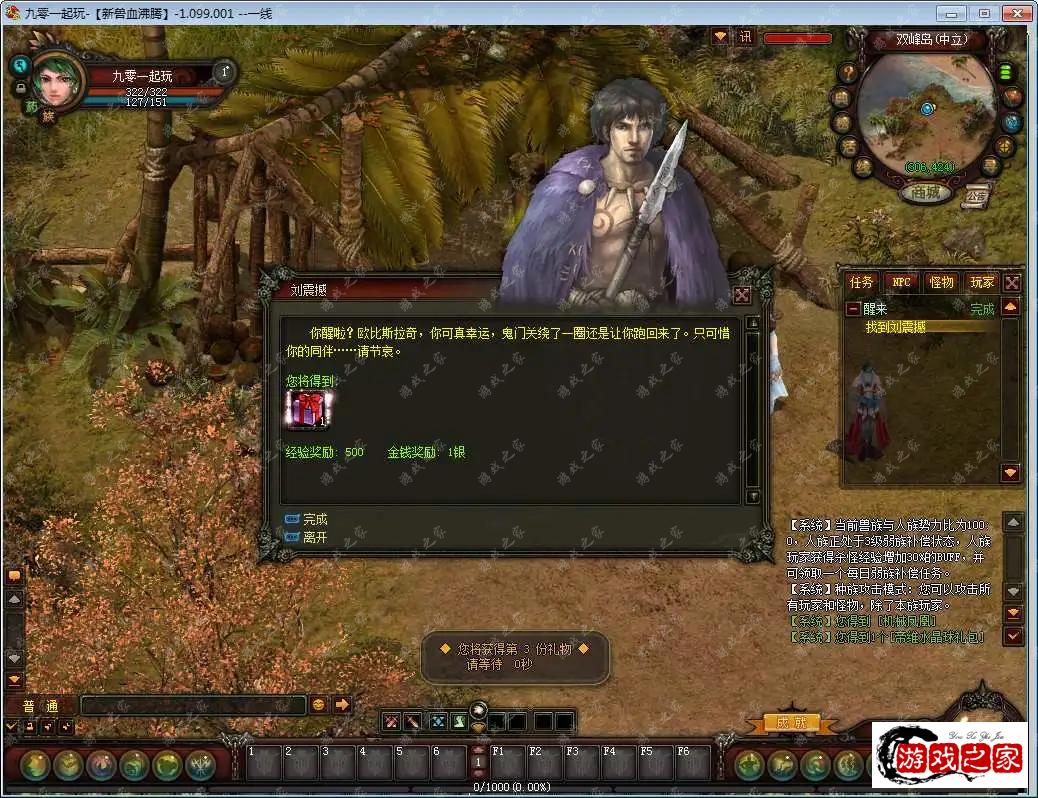Minimize the game window
Image resolution: width=1038 pixels, height=798 pixels.
(953, 13)
